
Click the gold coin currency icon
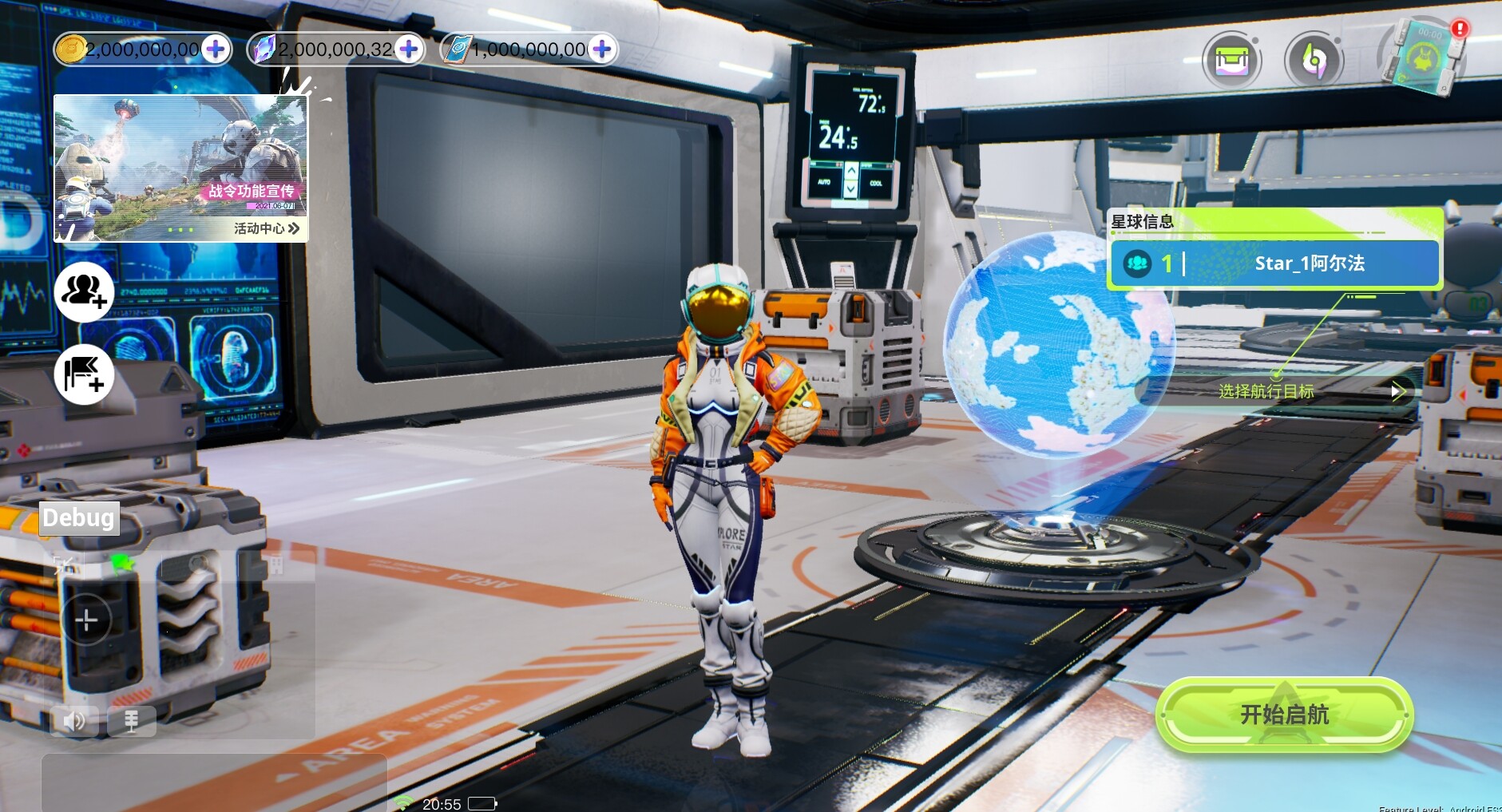[73, 49]
